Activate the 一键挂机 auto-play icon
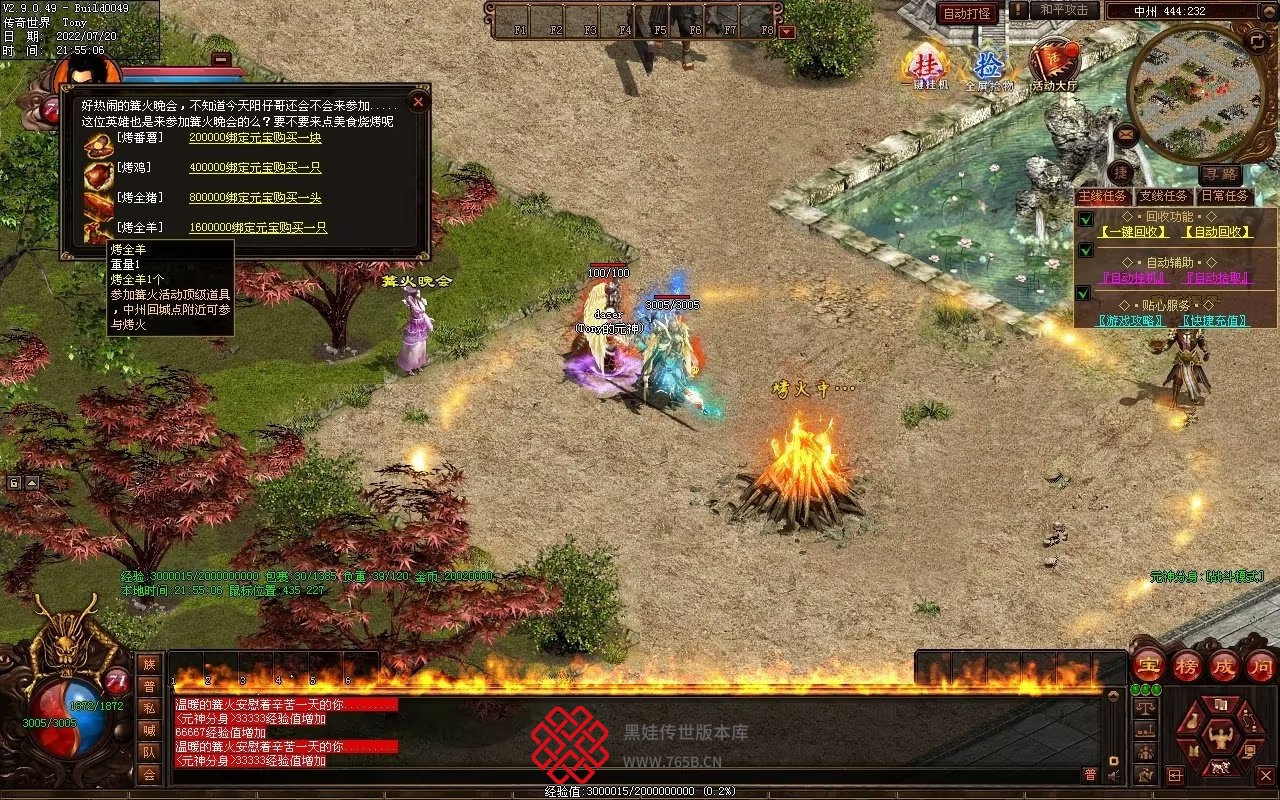Image resolution: width=1280 pixels, height=800 pixels. [923, 65]
